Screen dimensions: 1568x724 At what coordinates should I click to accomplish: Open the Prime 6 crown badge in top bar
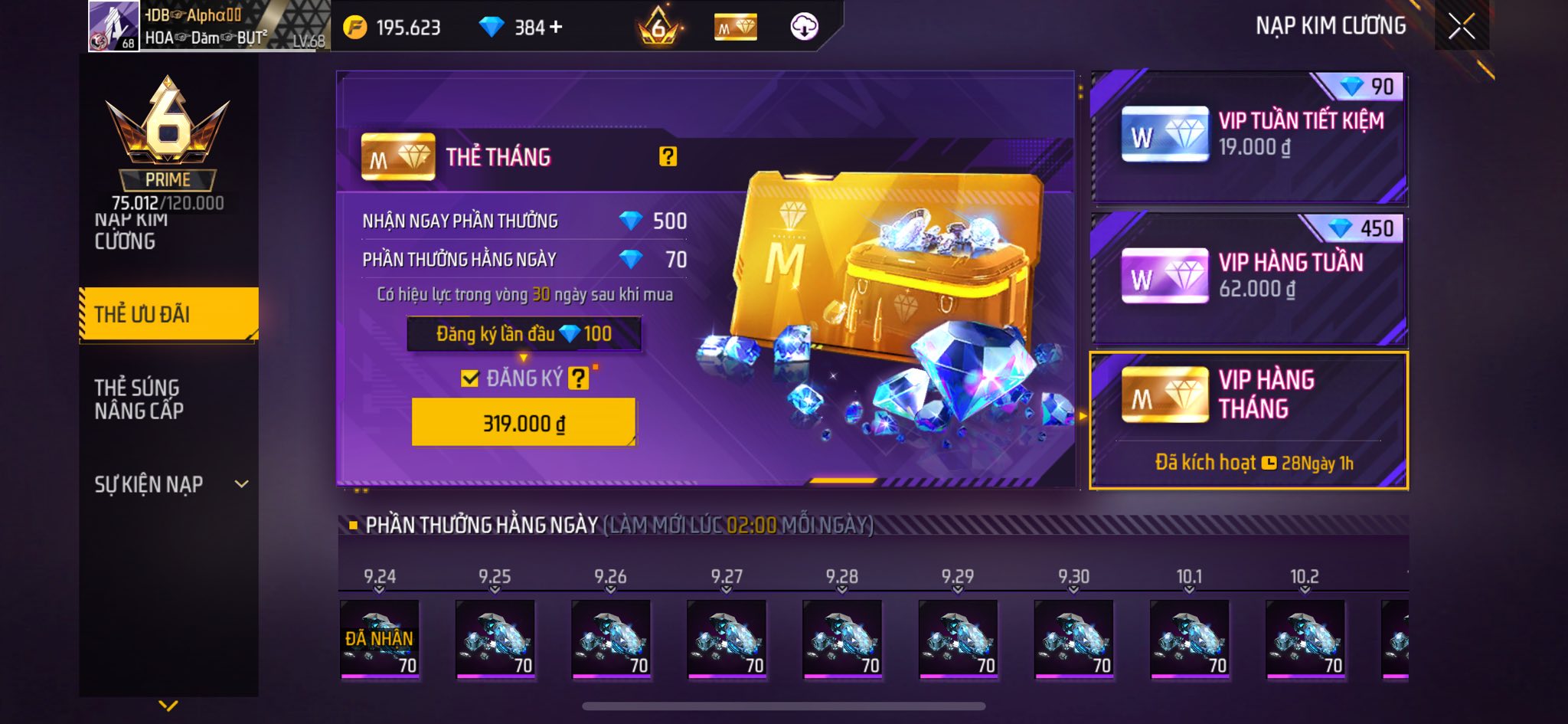(658, 28)
